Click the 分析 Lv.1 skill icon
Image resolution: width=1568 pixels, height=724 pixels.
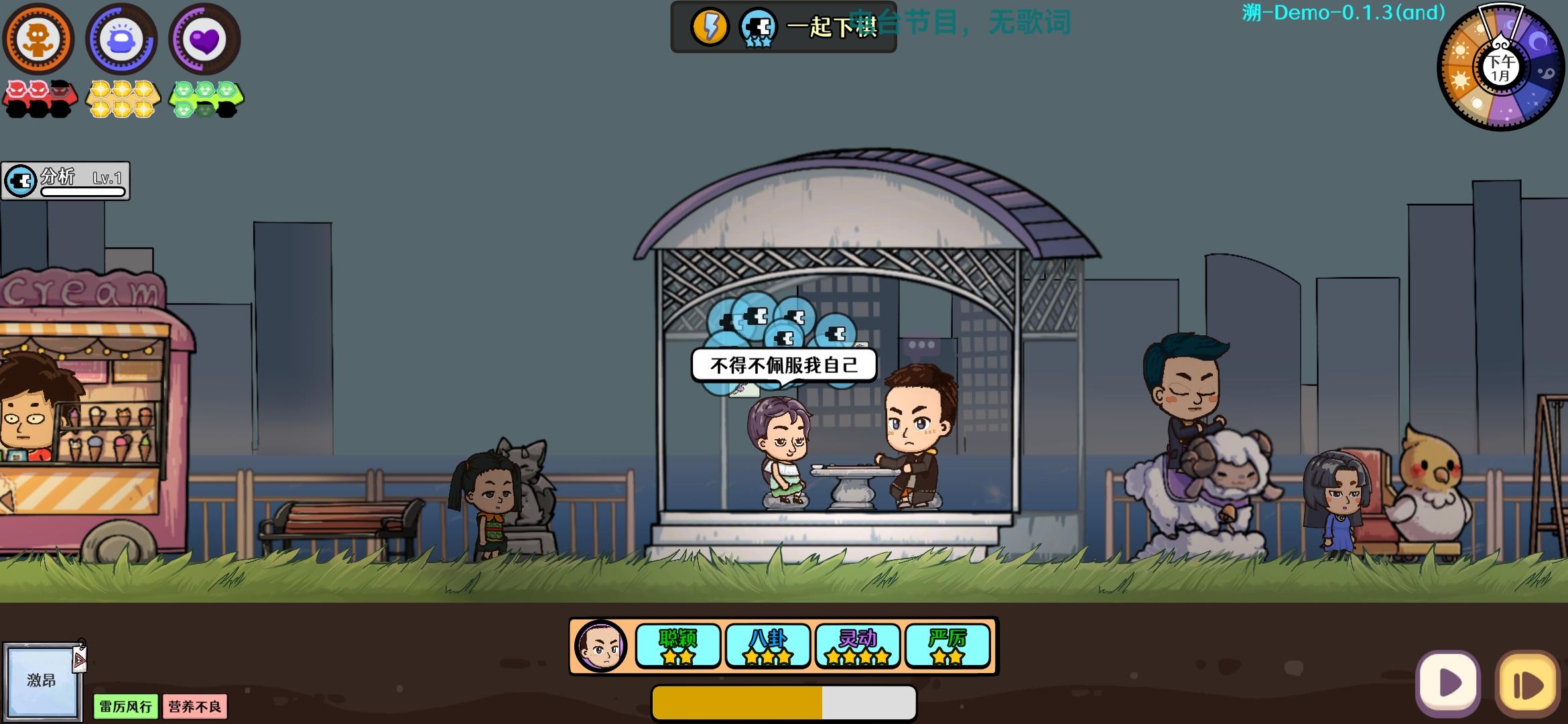tap(19, 180)
